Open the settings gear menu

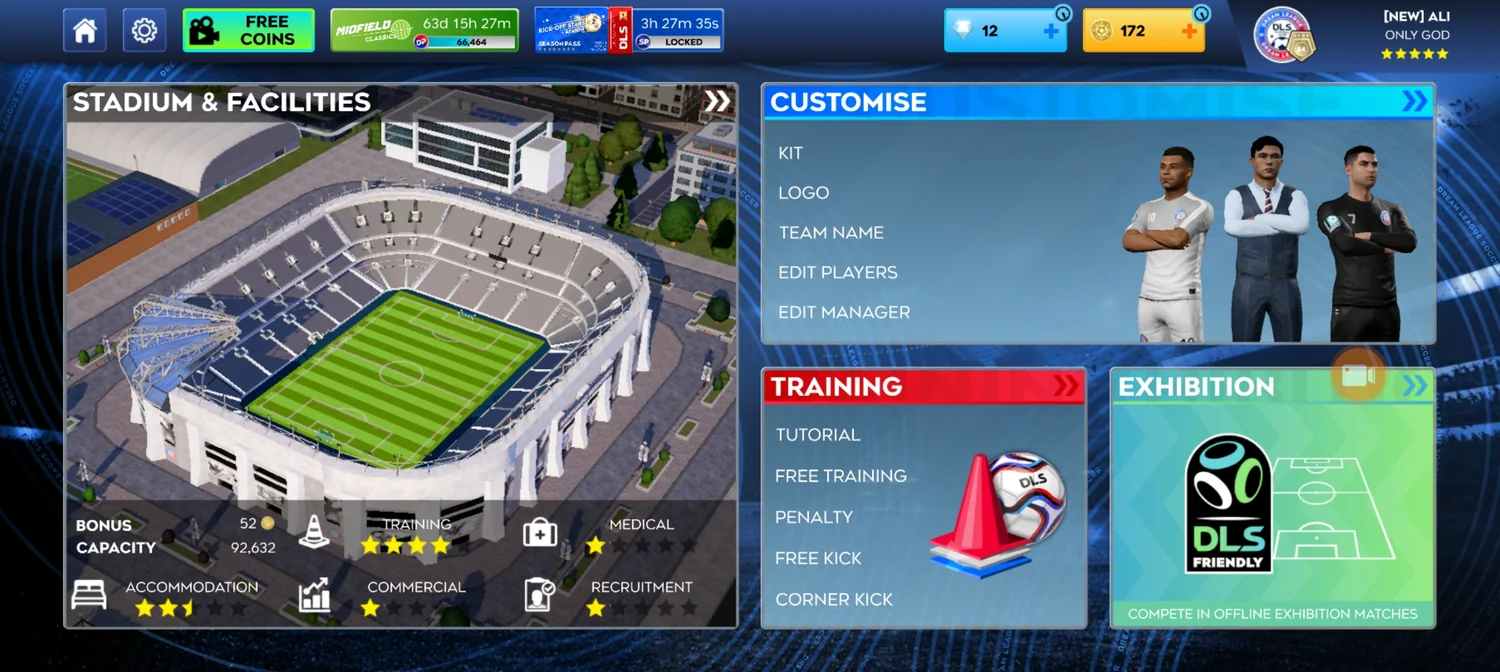[144, 31]
